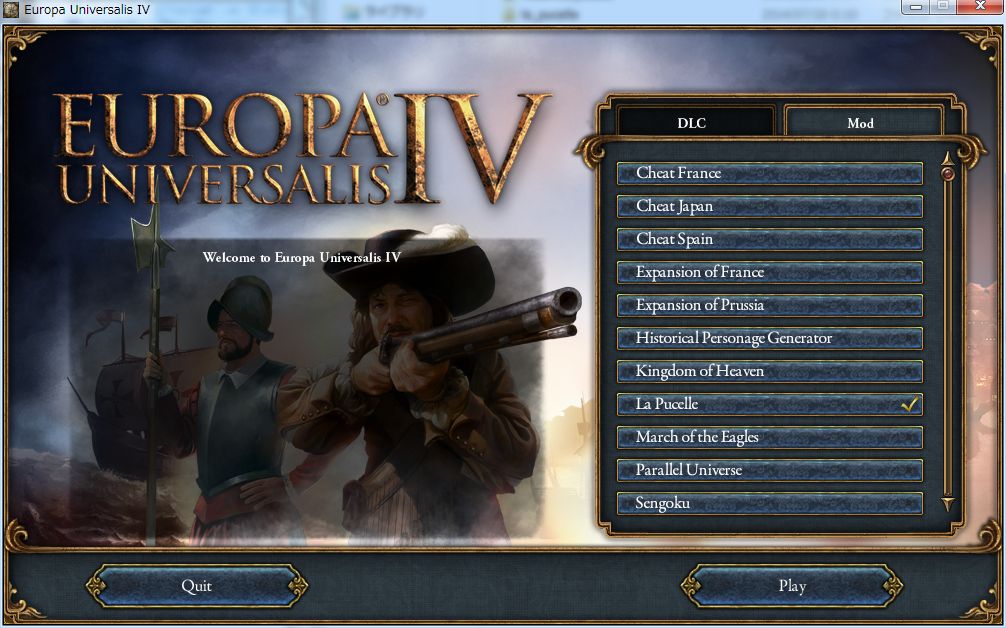Enable the Cheat France mod
This screenshot has width=1006, height=628.
tap(769, 173)
